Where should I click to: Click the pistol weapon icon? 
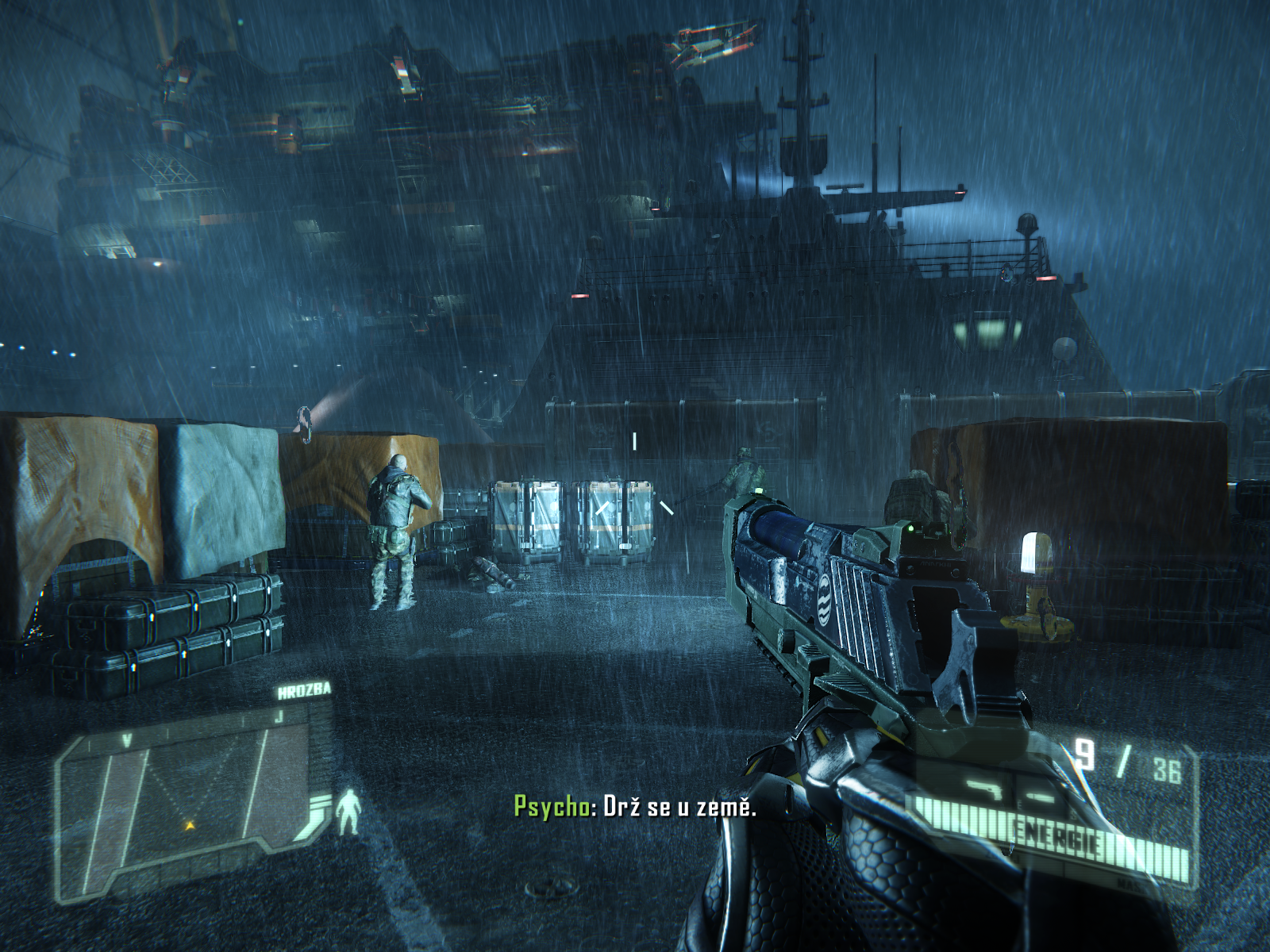tap(984, 789)
